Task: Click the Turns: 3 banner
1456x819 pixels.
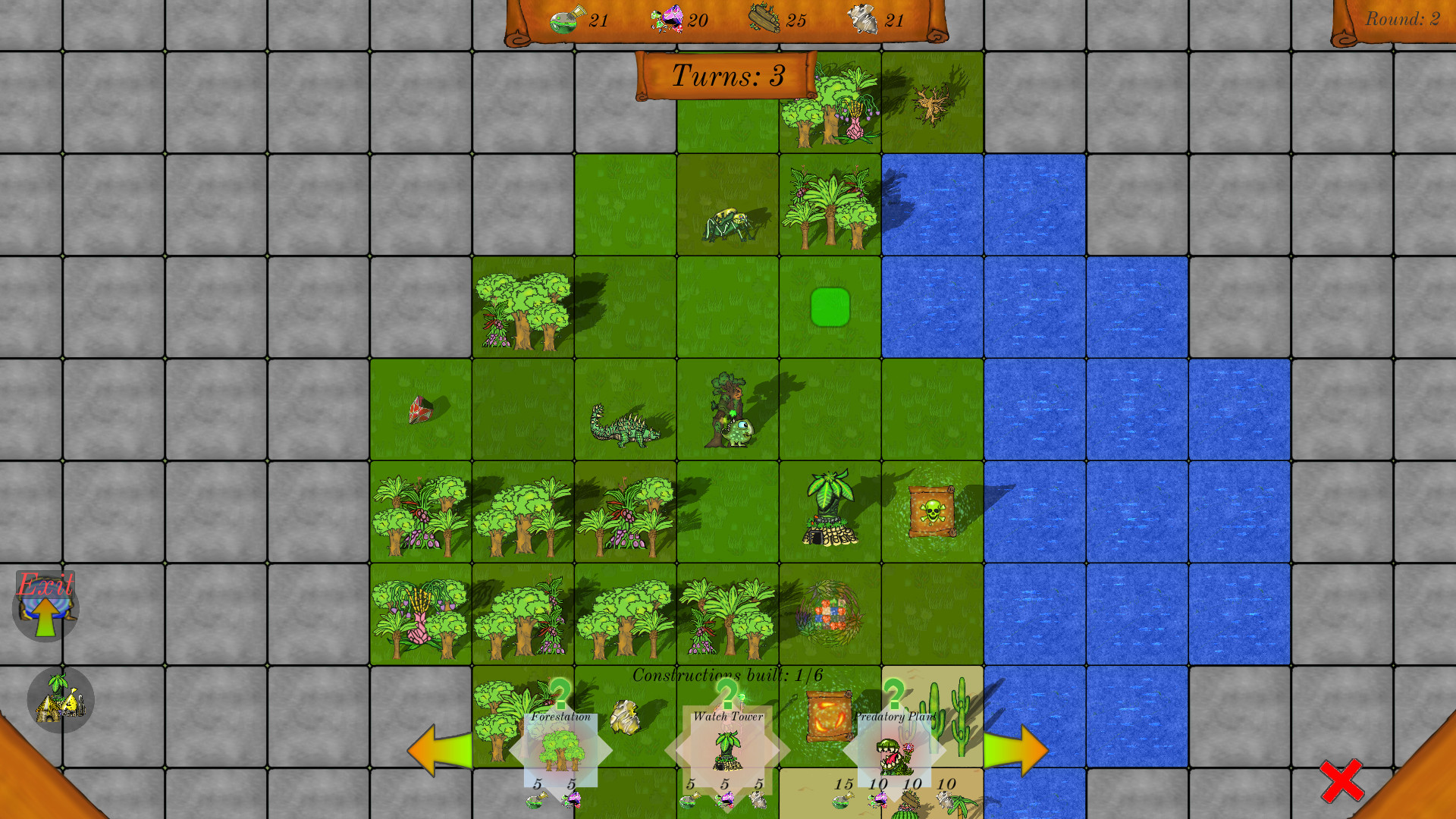Action: (726, 76)
